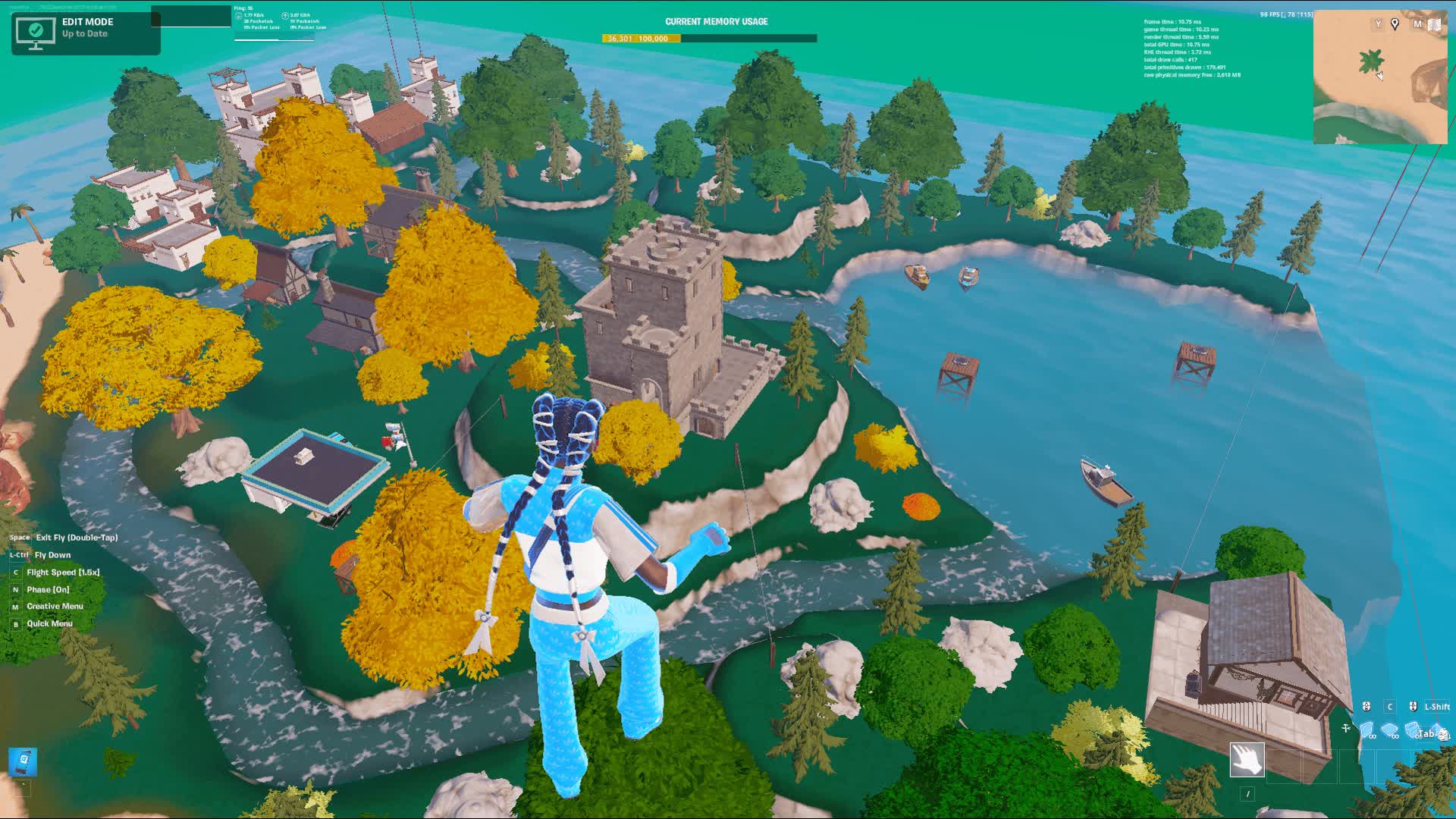Select the stairs build piece next to Tab

coord(1412,730)
